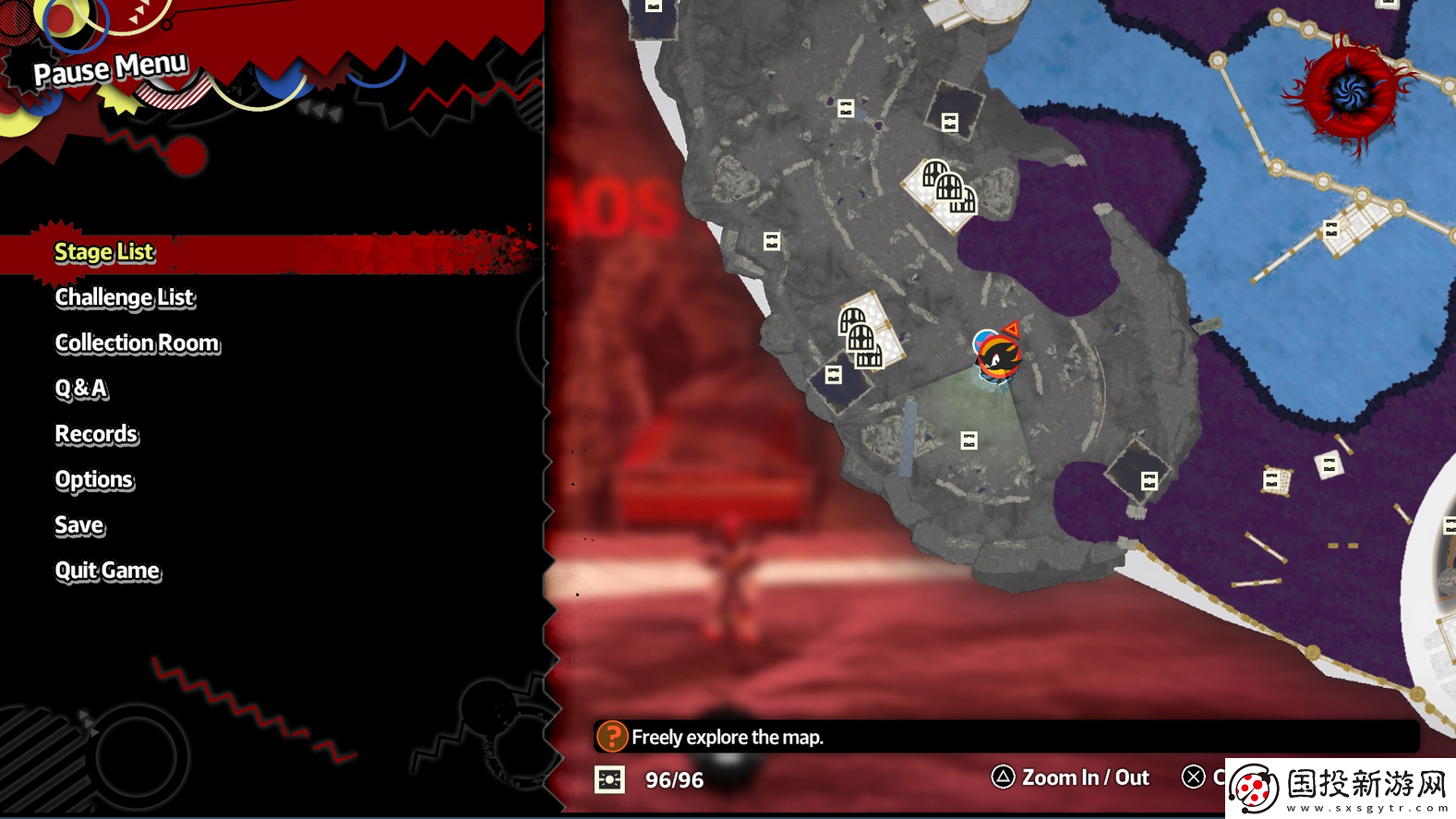Click the orange question mark hint icon
1456x819 pixels.
(611, 737)
